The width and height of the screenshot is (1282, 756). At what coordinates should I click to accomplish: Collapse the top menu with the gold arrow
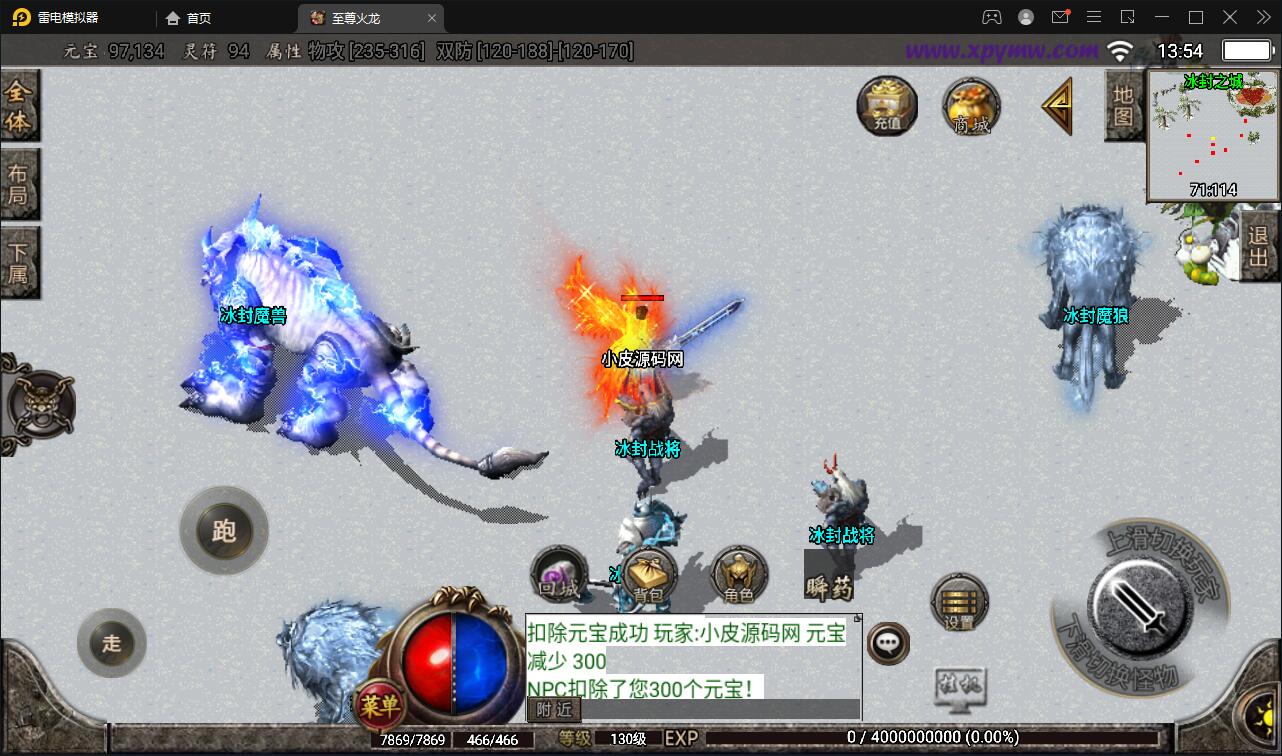point(1057,105)
